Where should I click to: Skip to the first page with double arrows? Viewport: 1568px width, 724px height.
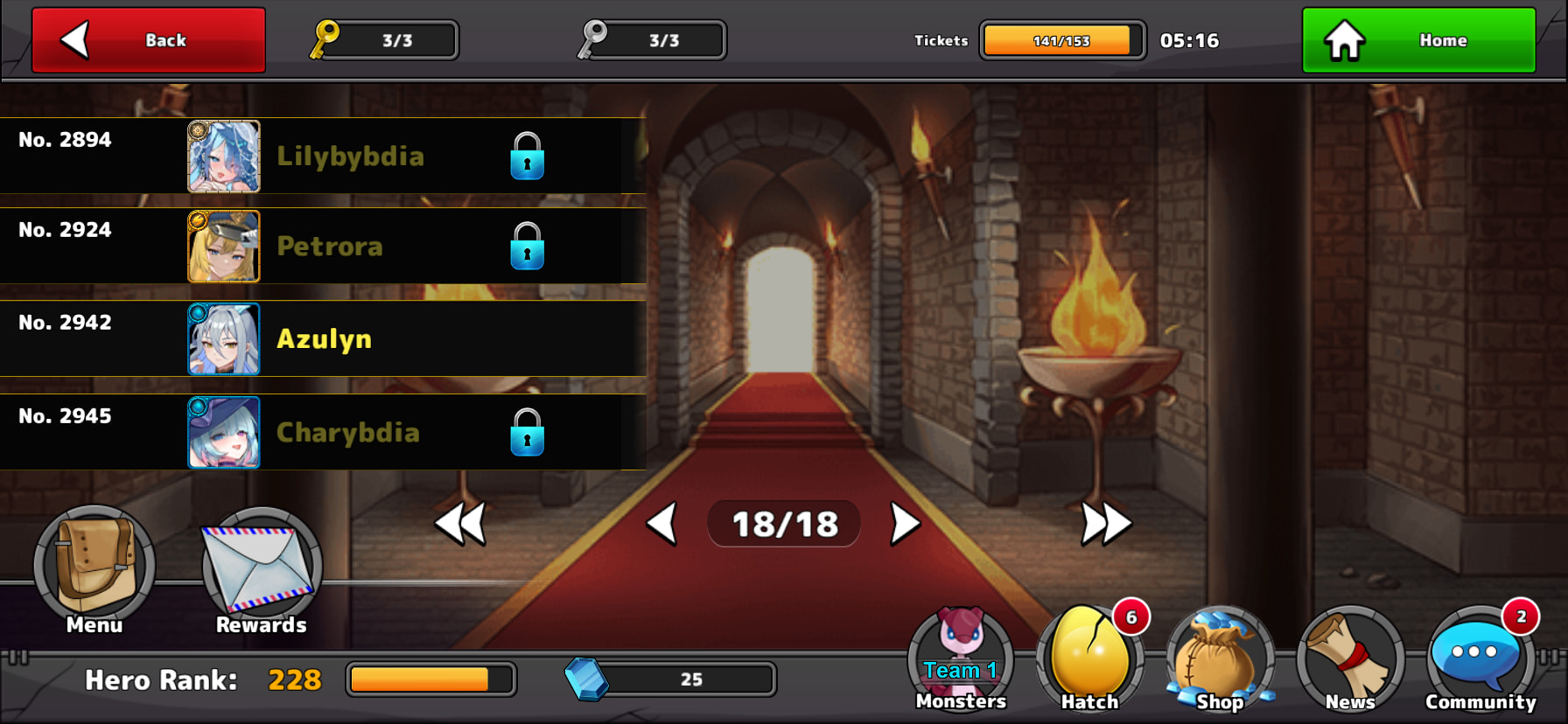point(461,524)
